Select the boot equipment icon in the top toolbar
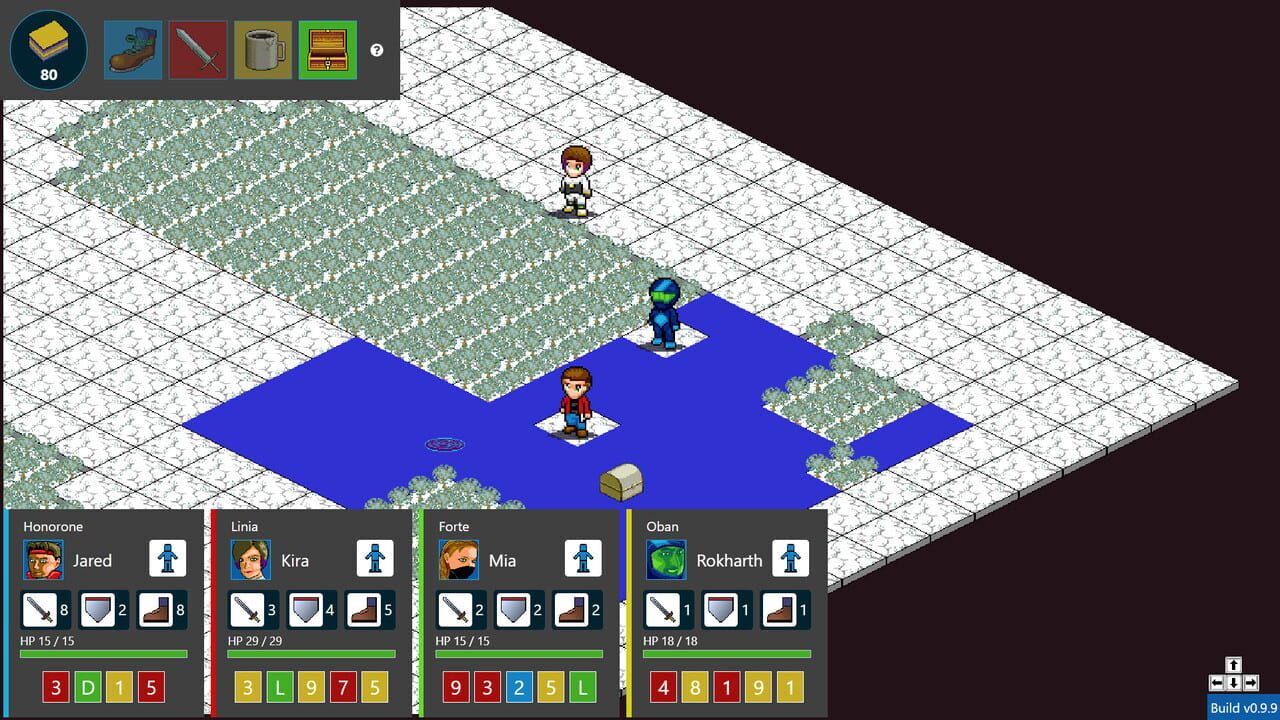1280x720 pixels. coord(133,48)
